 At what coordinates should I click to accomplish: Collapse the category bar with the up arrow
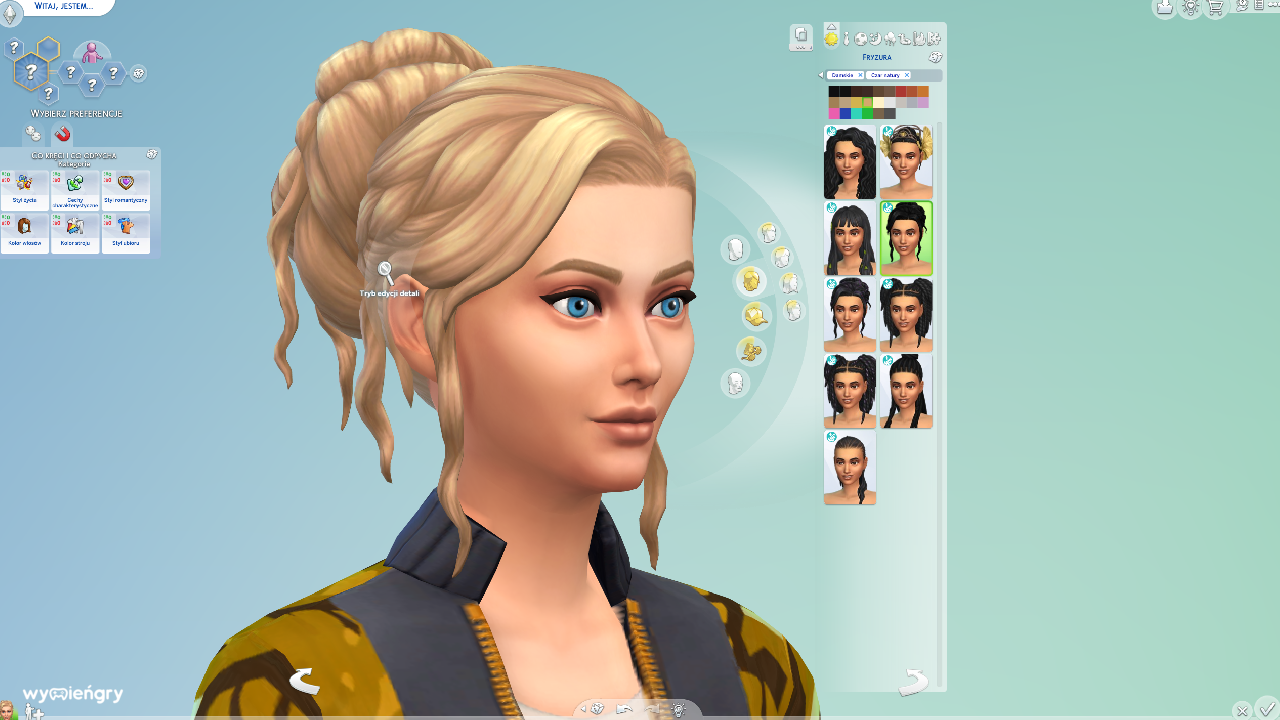[831, 27]
